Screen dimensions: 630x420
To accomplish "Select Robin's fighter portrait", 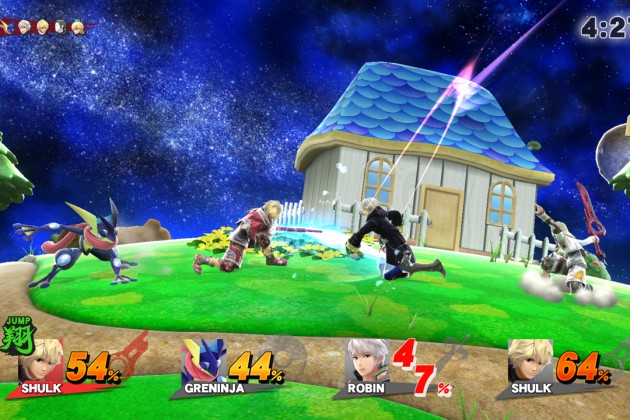I will pyautogui.click(x=367, y=361).
